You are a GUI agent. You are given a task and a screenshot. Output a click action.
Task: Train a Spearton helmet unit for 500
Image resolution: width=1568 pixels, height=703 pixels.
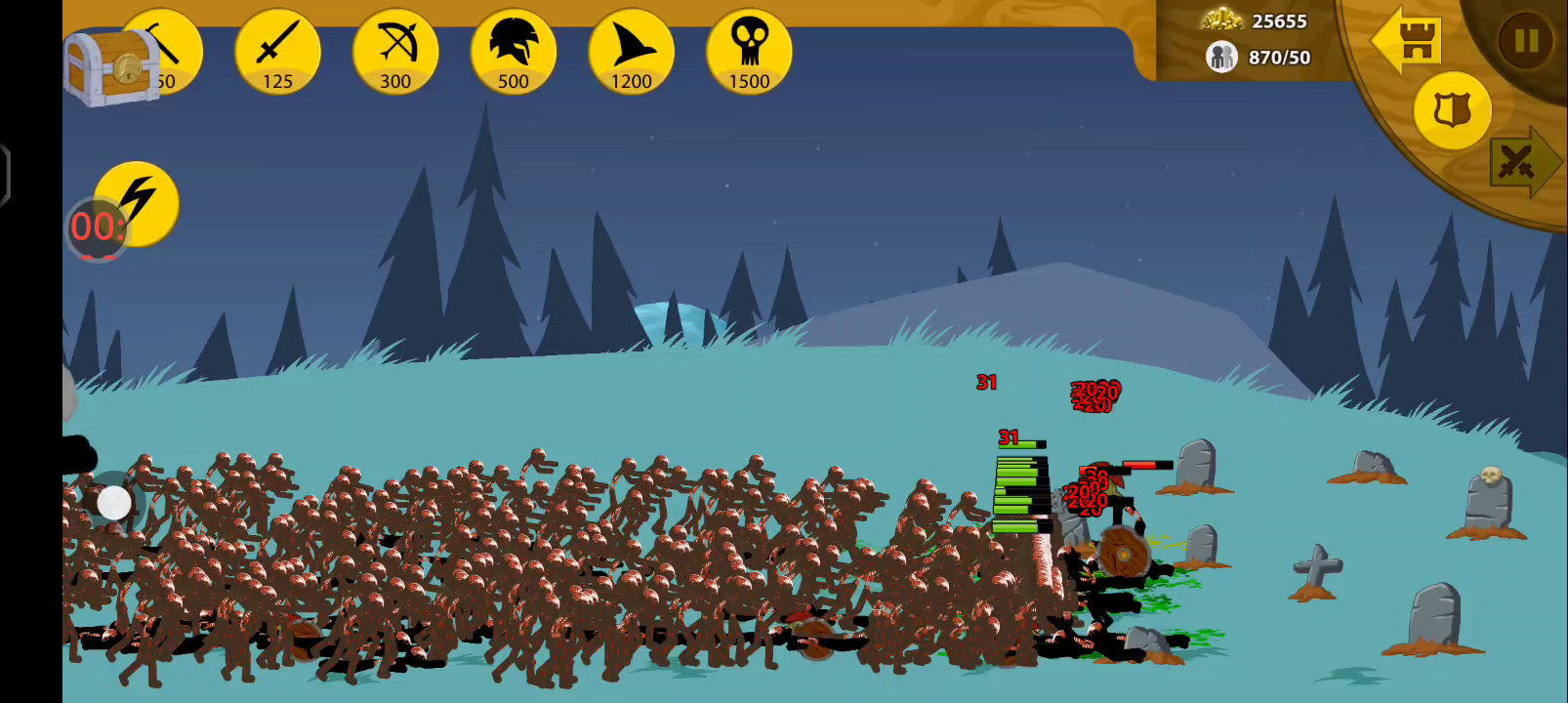(x=514, y=53)
